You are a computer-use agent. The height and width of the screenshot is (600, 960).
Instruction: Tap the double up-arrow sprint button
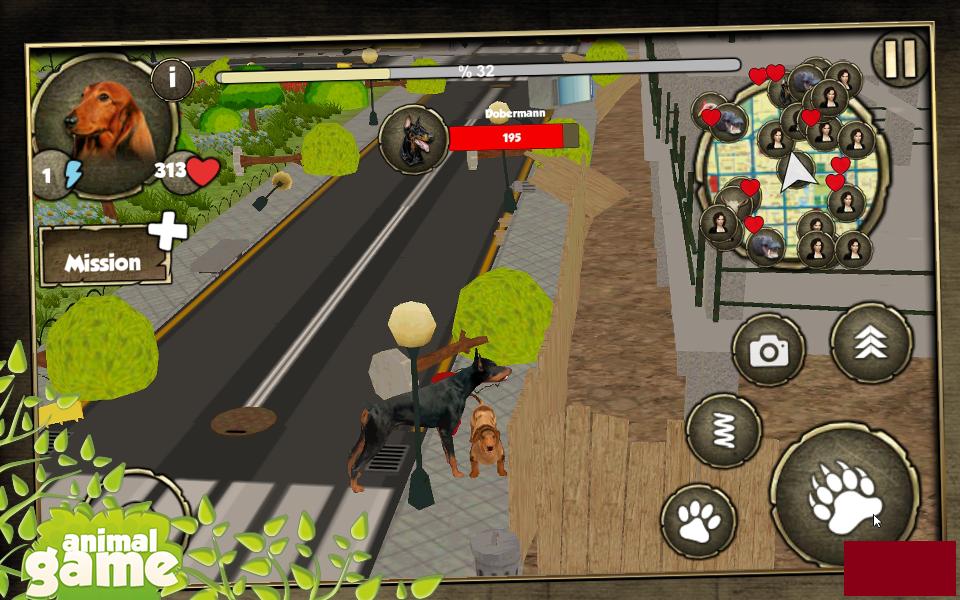click(871, 343)
